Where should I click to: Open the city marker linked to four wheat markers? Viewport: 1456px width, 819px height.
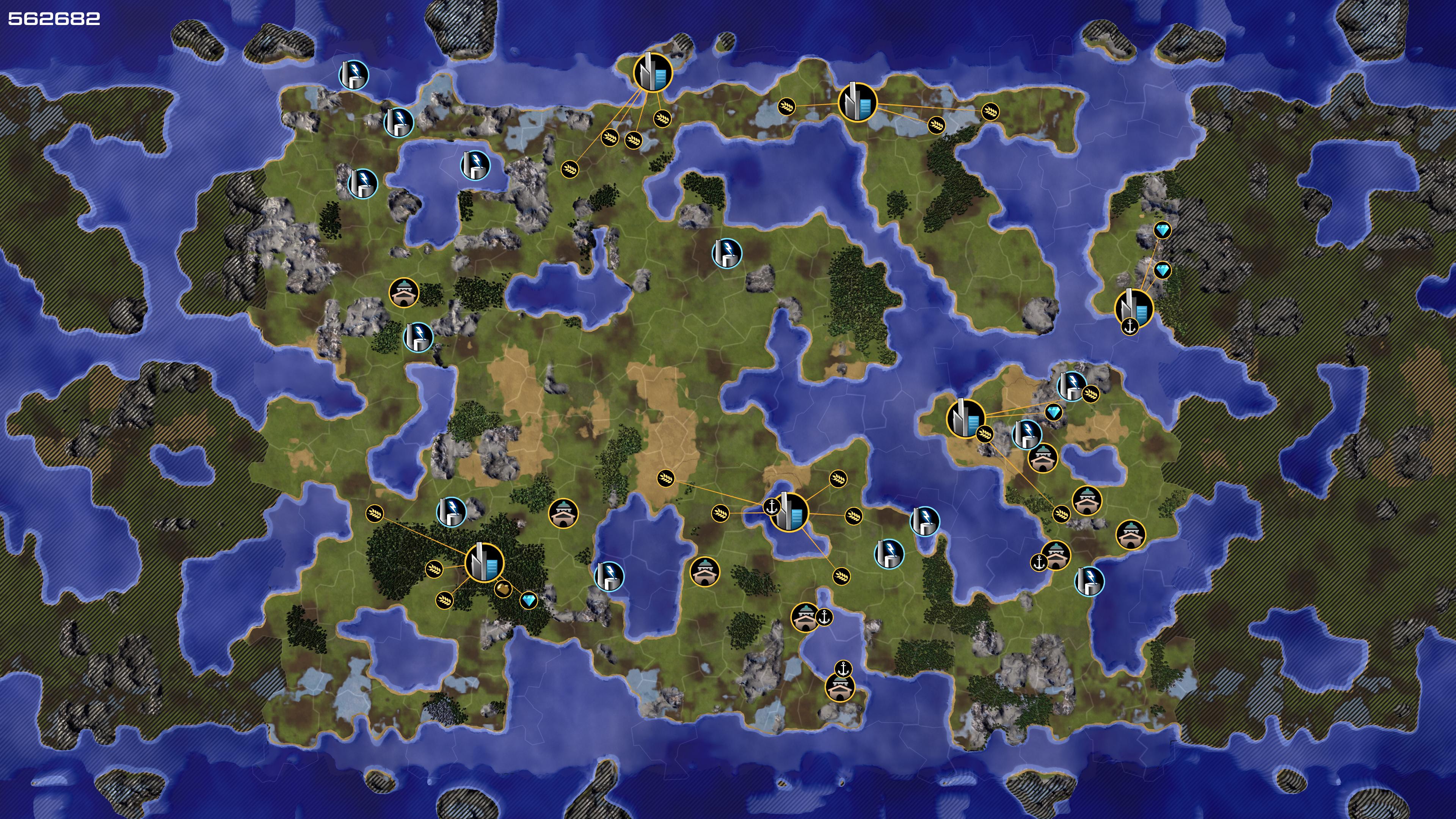click(x=653, y=73)
